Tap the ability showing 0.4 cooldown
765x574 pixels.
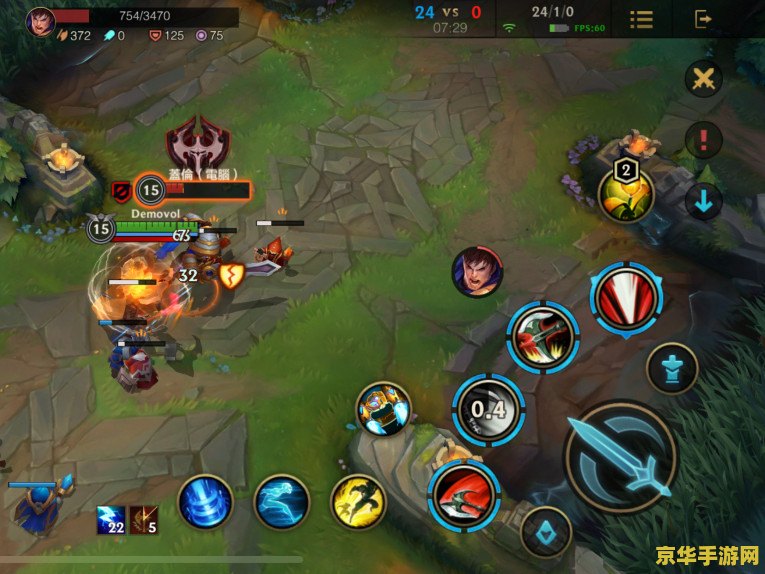488,408
